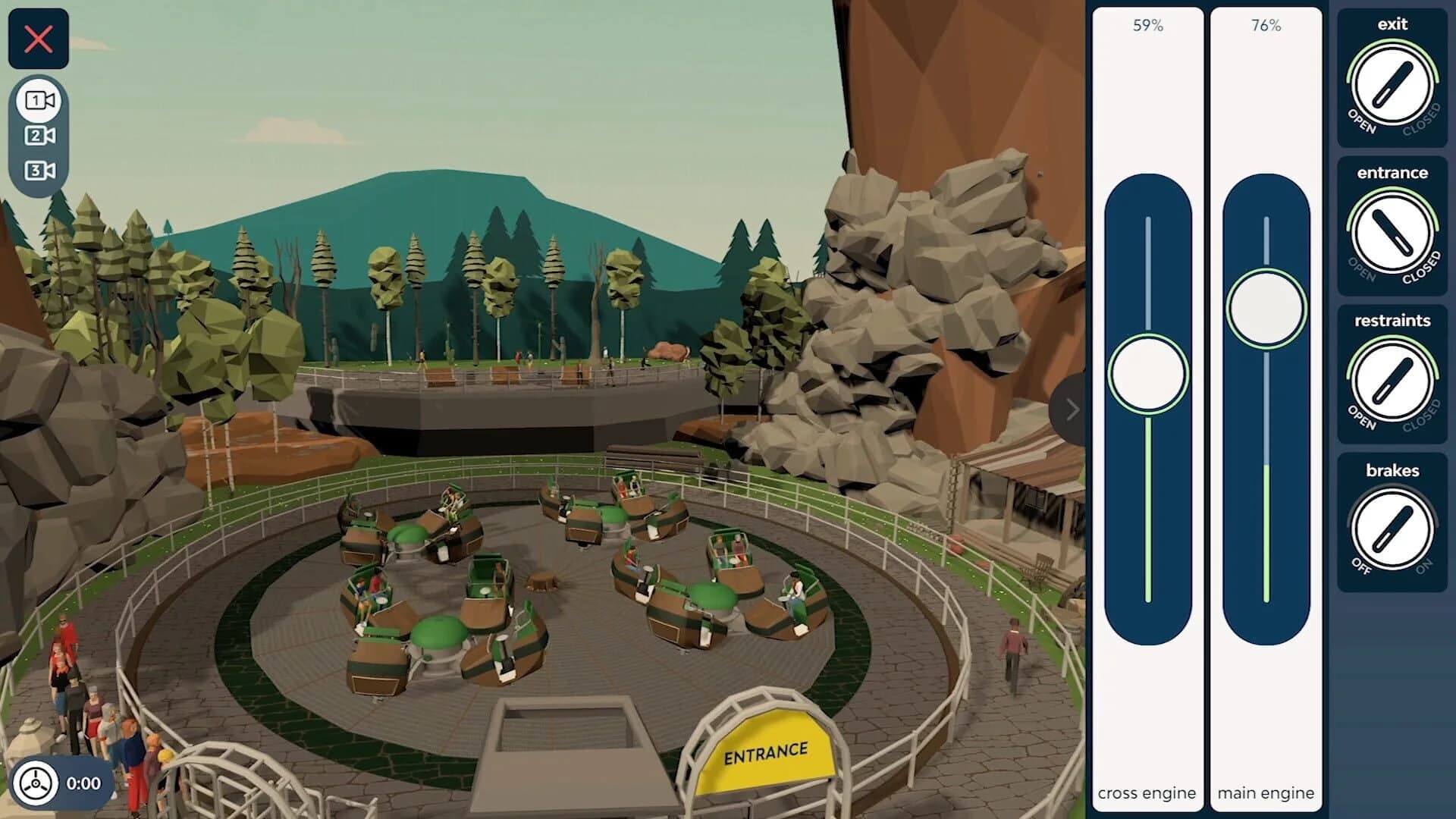
Task: Click the brakes dial
Action: (x=1392, y=531)
